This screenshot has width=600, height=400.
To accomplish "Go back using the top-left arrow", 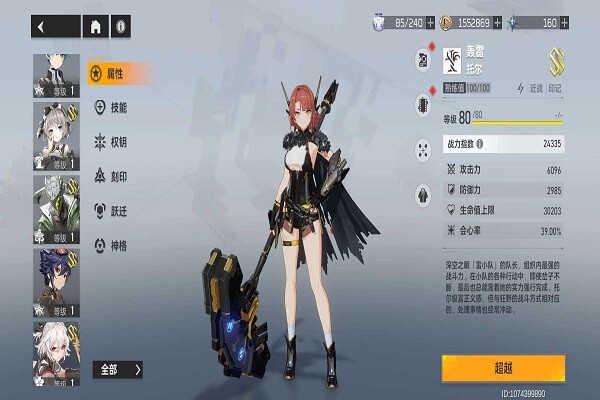I will (42, 27).
